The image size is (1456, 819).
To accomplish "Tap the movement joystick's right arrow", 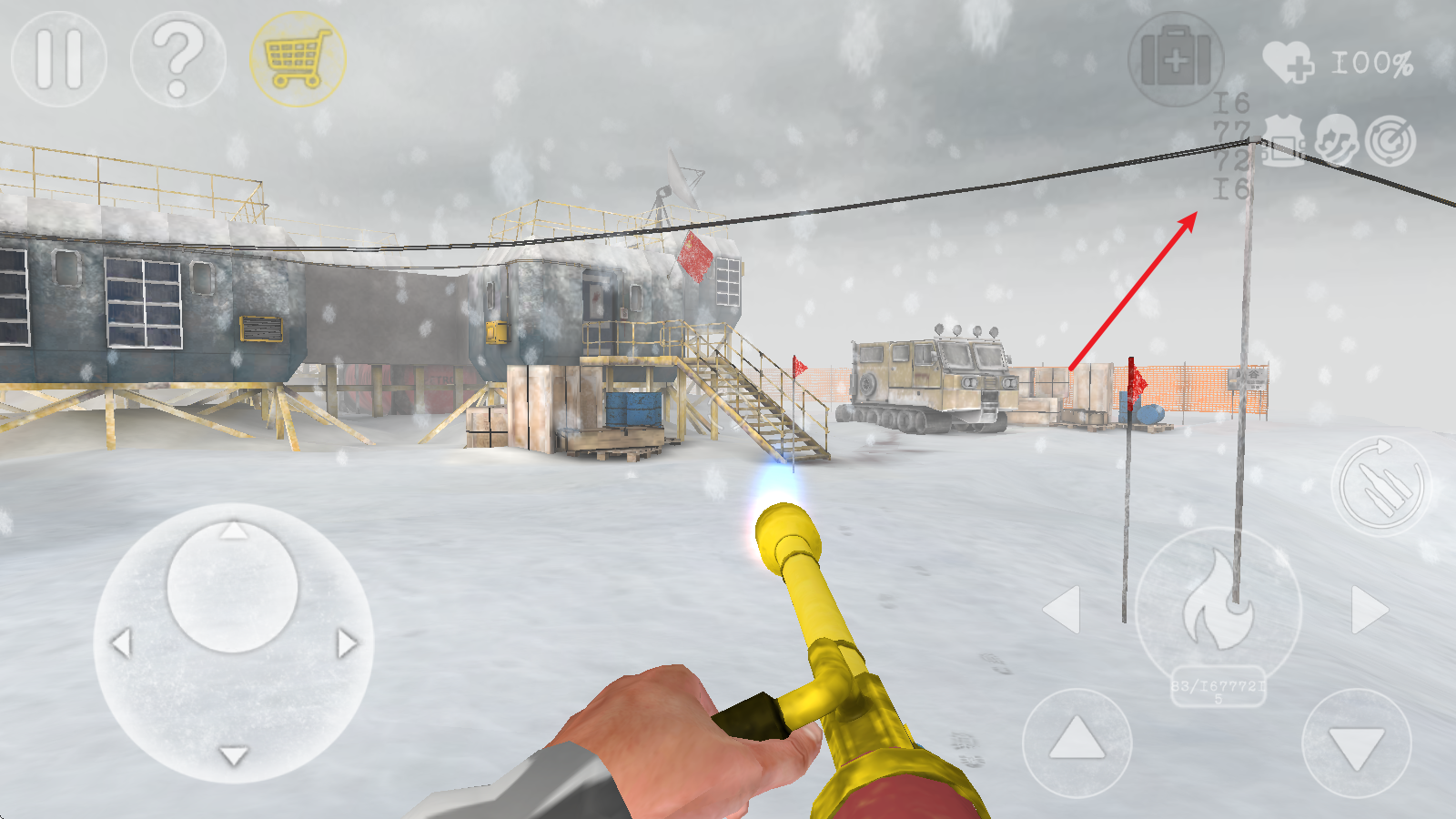I will [x=347, y=643].
